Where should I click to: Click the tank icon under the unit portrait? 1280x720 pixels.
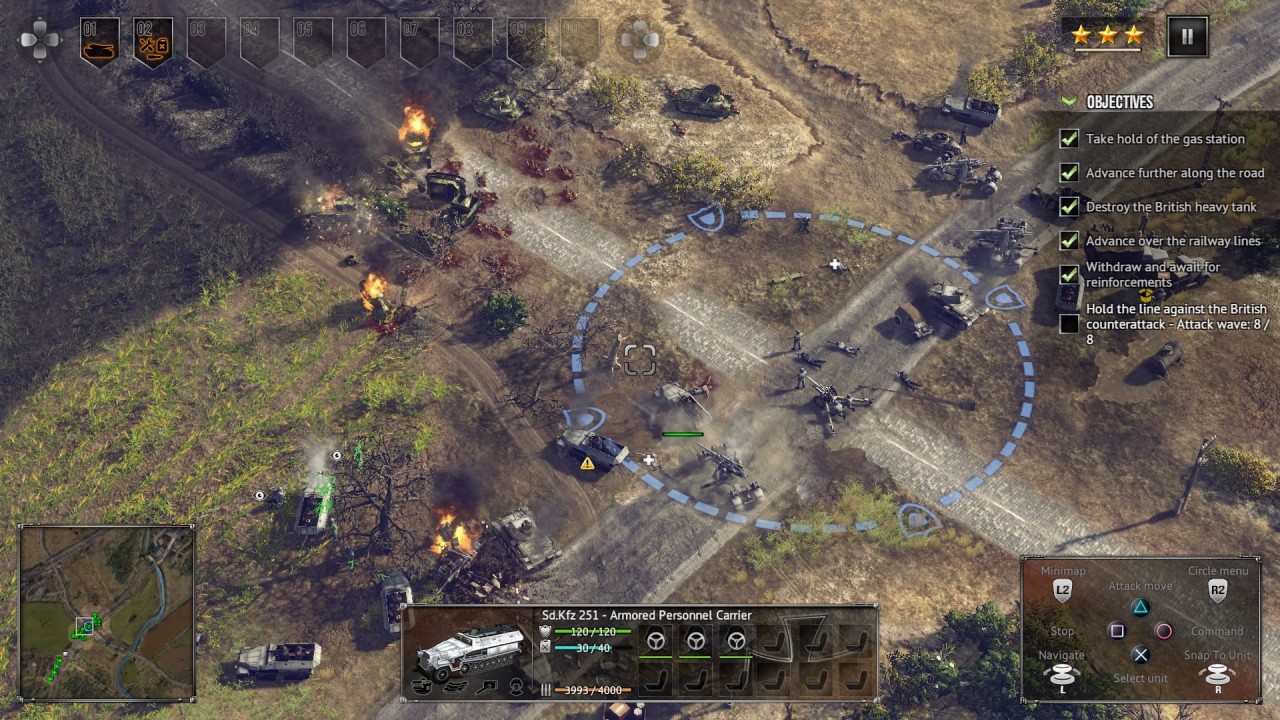click(x=422, y=687)
